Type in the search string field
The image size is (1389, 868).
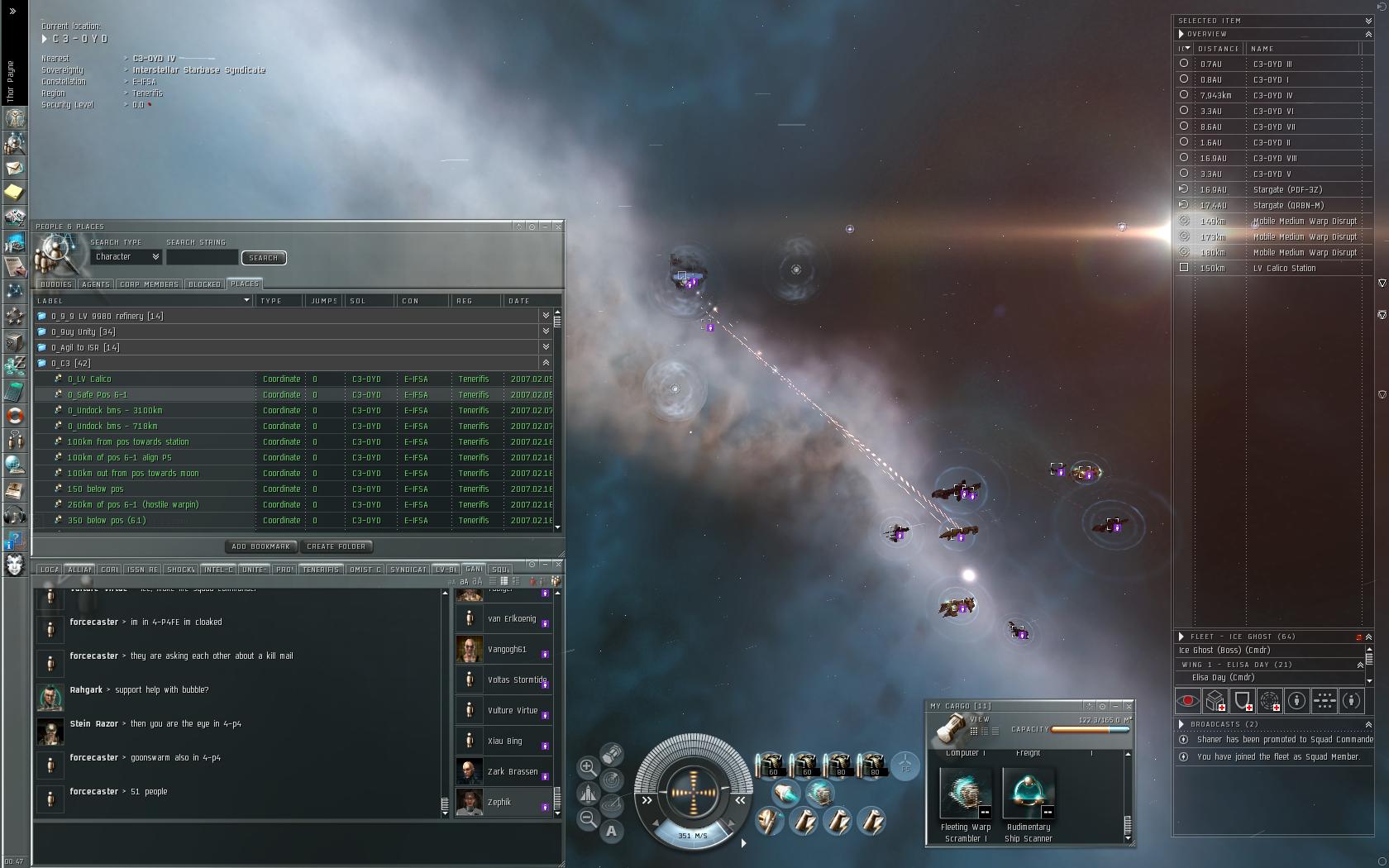202,258
